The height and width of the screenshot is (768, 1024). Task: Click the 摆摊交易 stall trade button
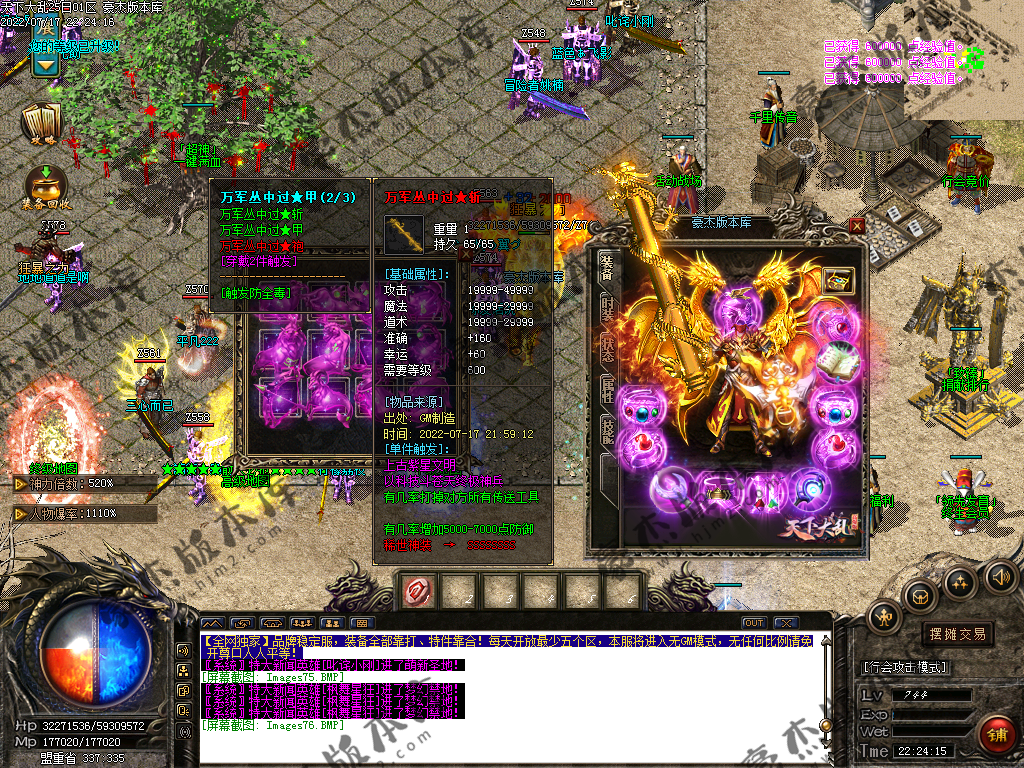point(957,633)
